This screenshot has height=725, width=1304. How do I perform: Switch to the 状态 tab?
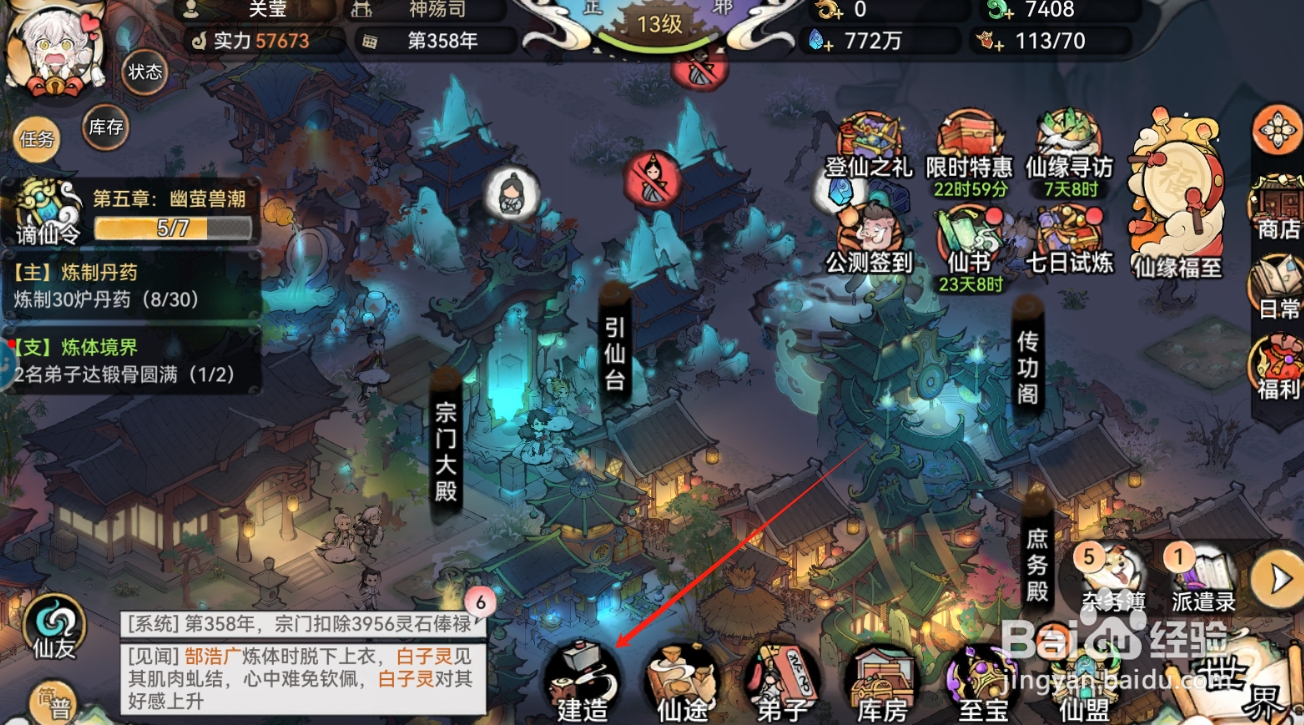tap(146, 73)
